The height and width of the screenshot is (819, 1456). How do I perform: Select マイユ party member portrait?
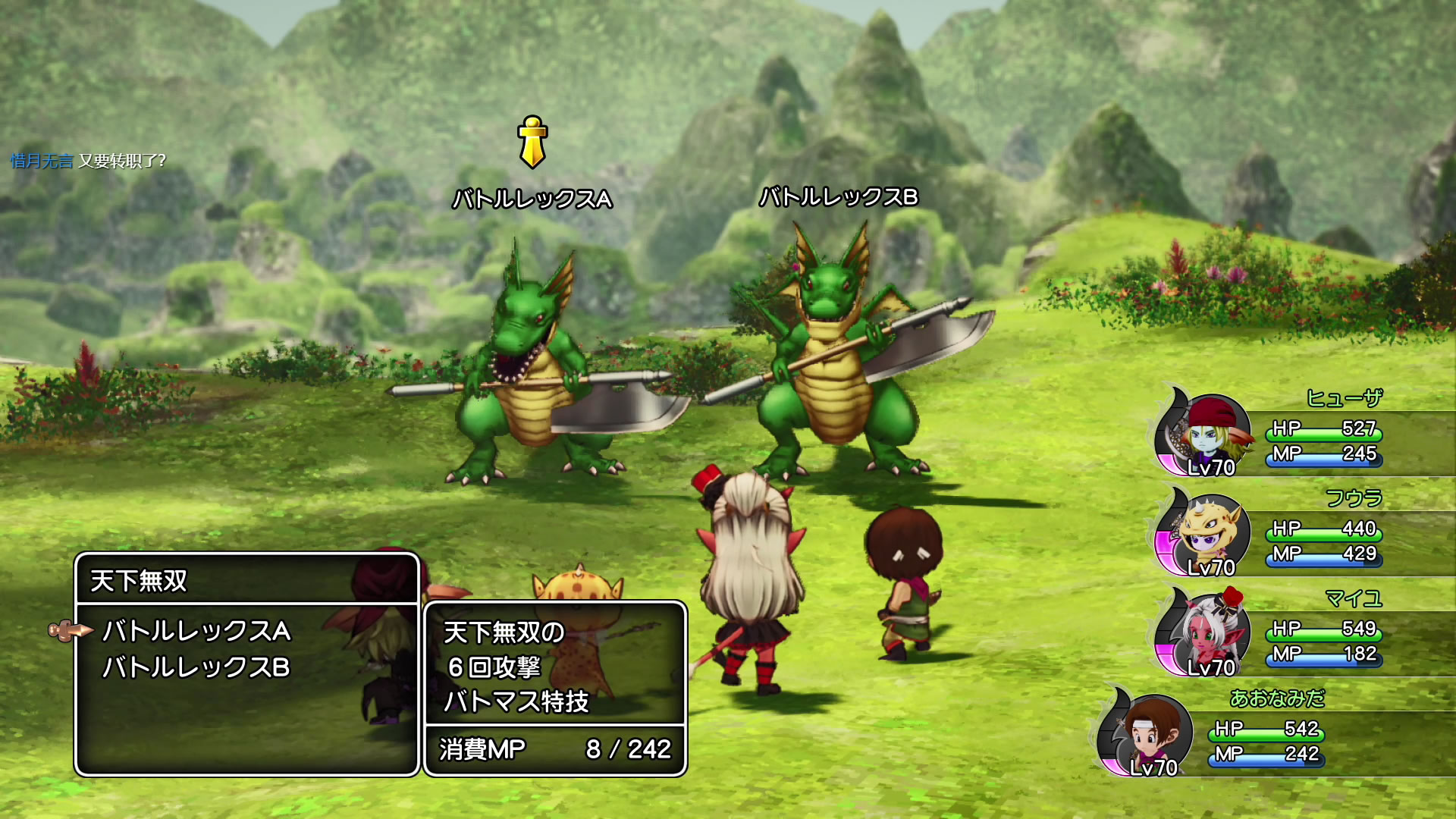tap(1204, 633)
